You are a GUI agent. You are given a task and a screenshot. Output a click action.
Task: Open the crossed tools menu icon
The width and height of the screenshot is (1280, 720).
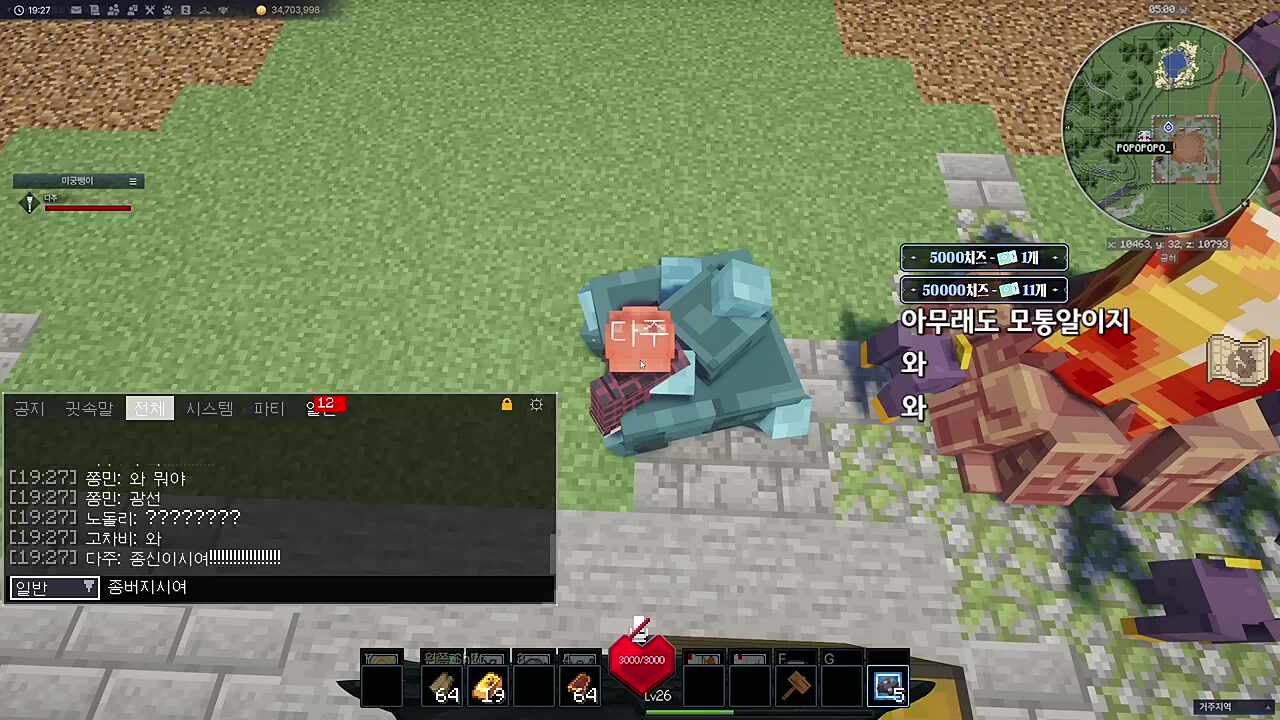[x=149, y=10]
